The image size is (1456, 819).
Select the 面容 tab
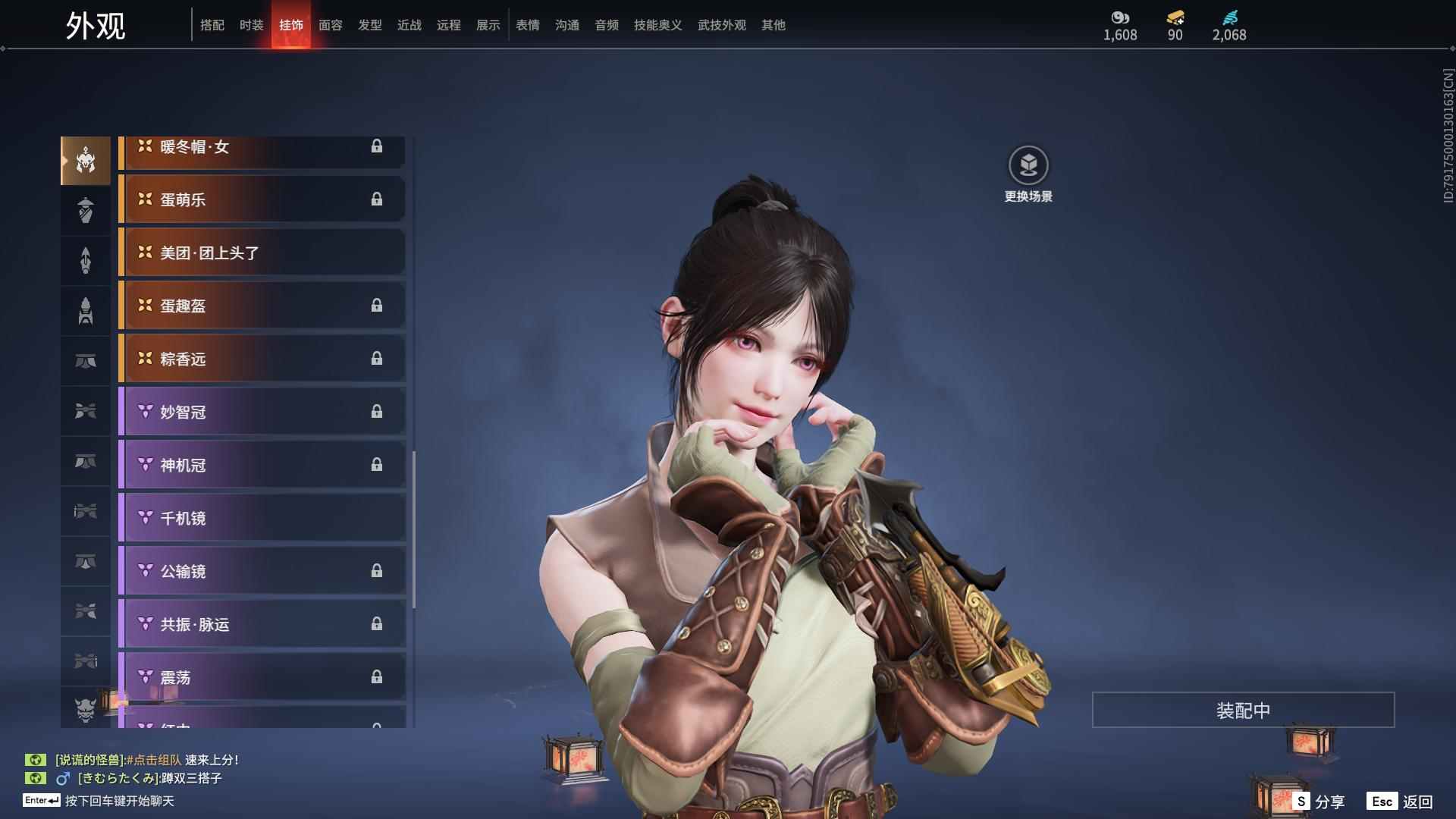tap(331, 25)
